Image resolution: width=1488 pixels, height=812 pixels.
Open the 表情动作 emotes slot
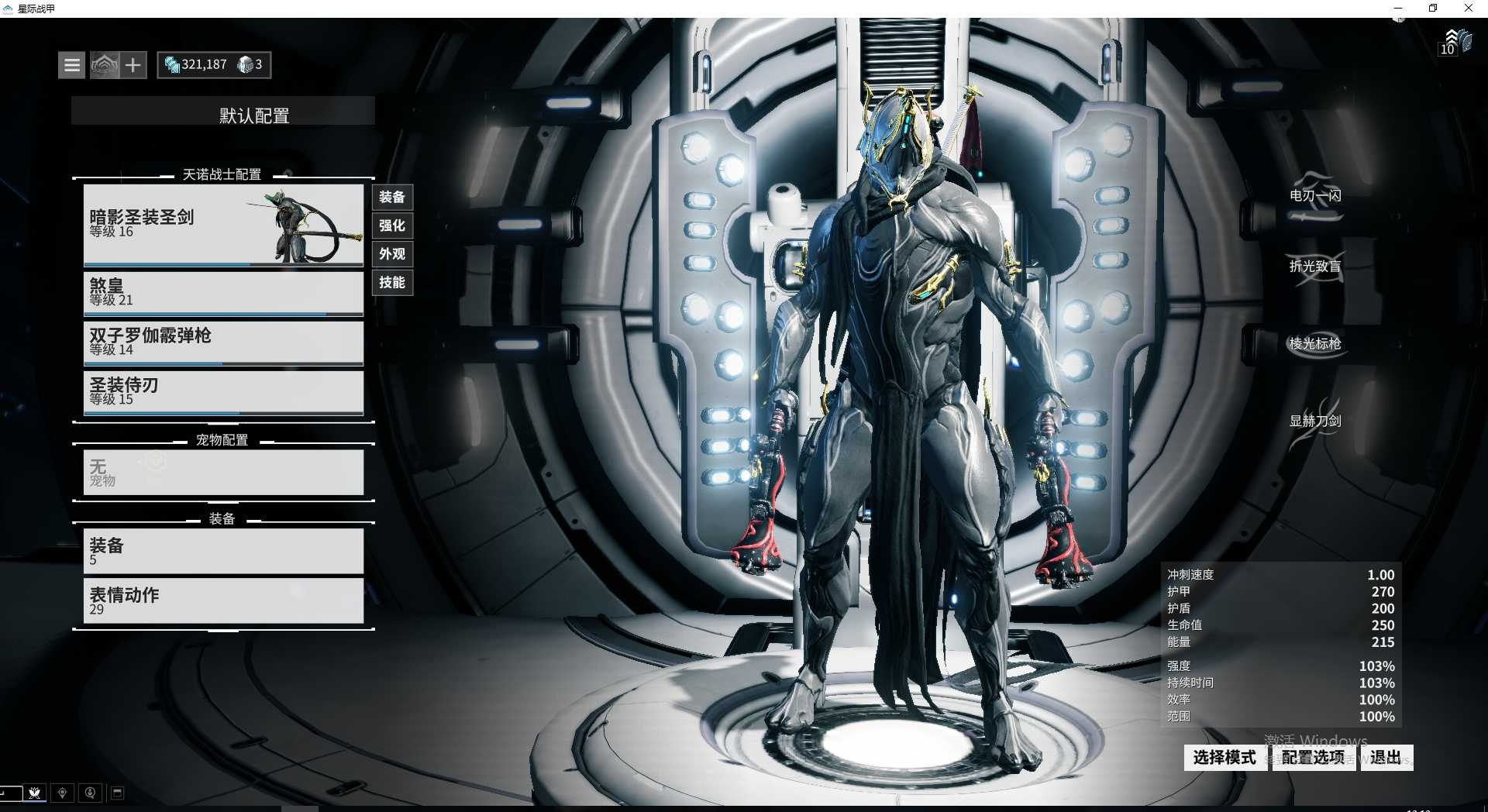pyautogui.click(x=222, y=600)
